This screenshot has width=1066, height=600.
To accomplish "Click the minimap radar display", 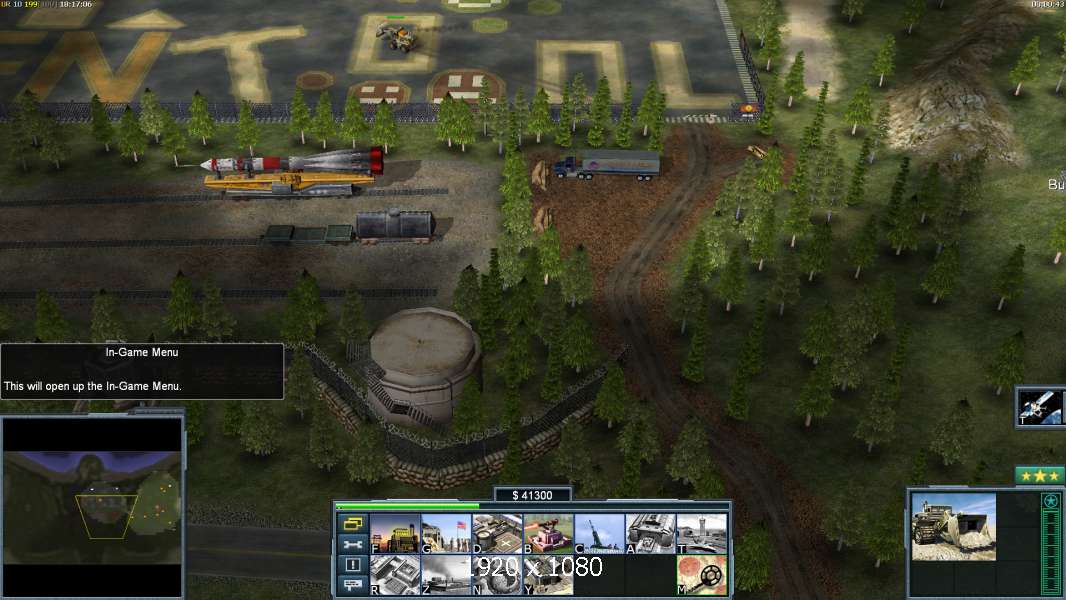I will pyautogui.click(x=93, y=506).
